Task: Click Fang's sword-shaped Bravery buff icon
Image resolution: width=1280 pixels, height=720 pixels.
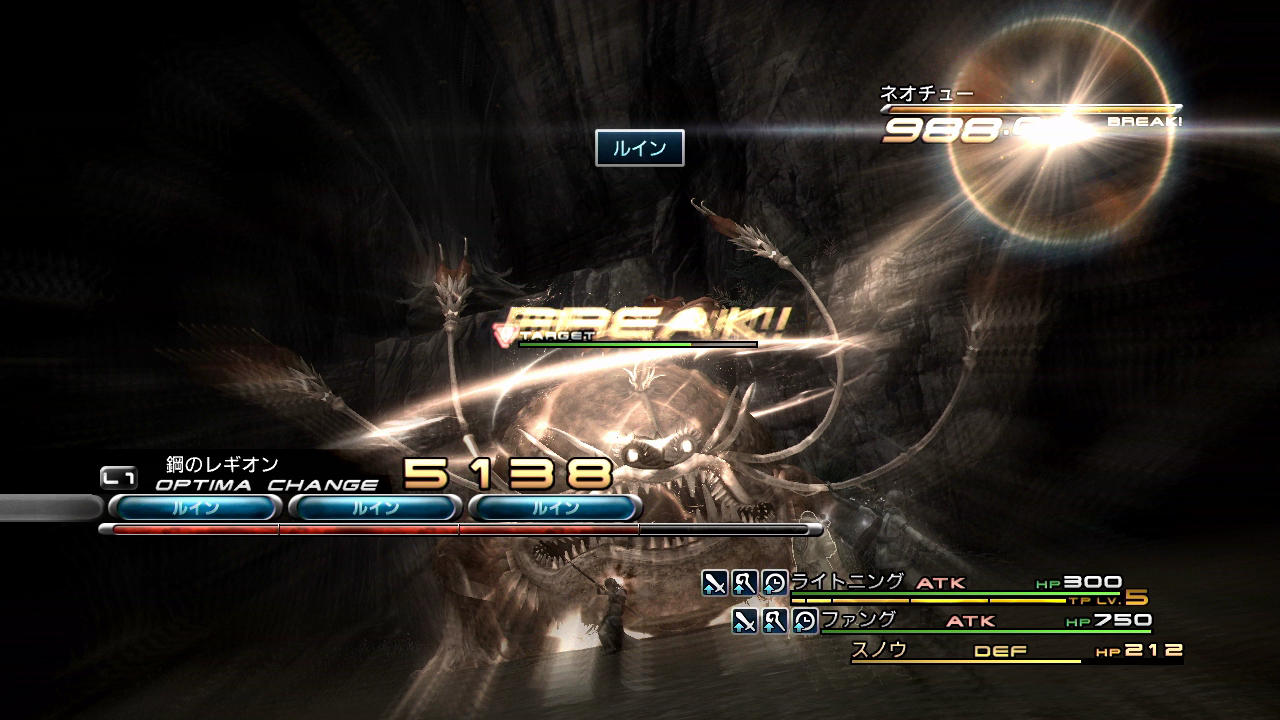Action: click(x=744, y=621)
